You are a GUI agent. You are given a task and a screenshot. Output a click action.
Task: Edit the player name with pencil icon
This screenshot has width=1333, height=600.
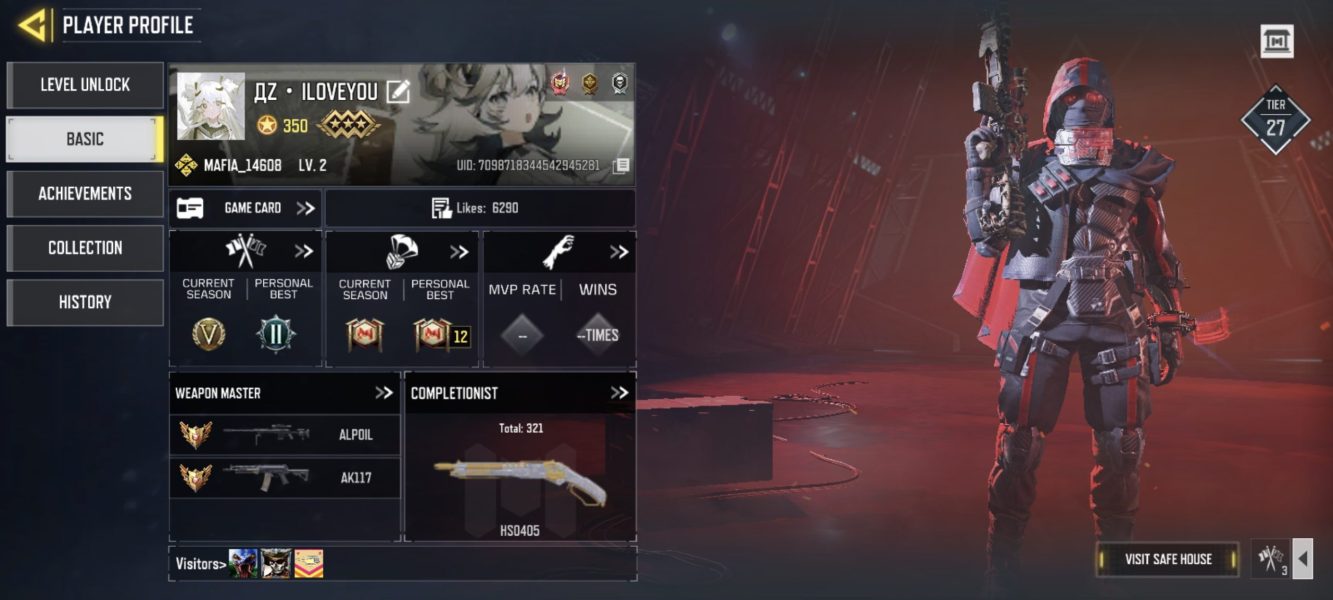[398, 92]
